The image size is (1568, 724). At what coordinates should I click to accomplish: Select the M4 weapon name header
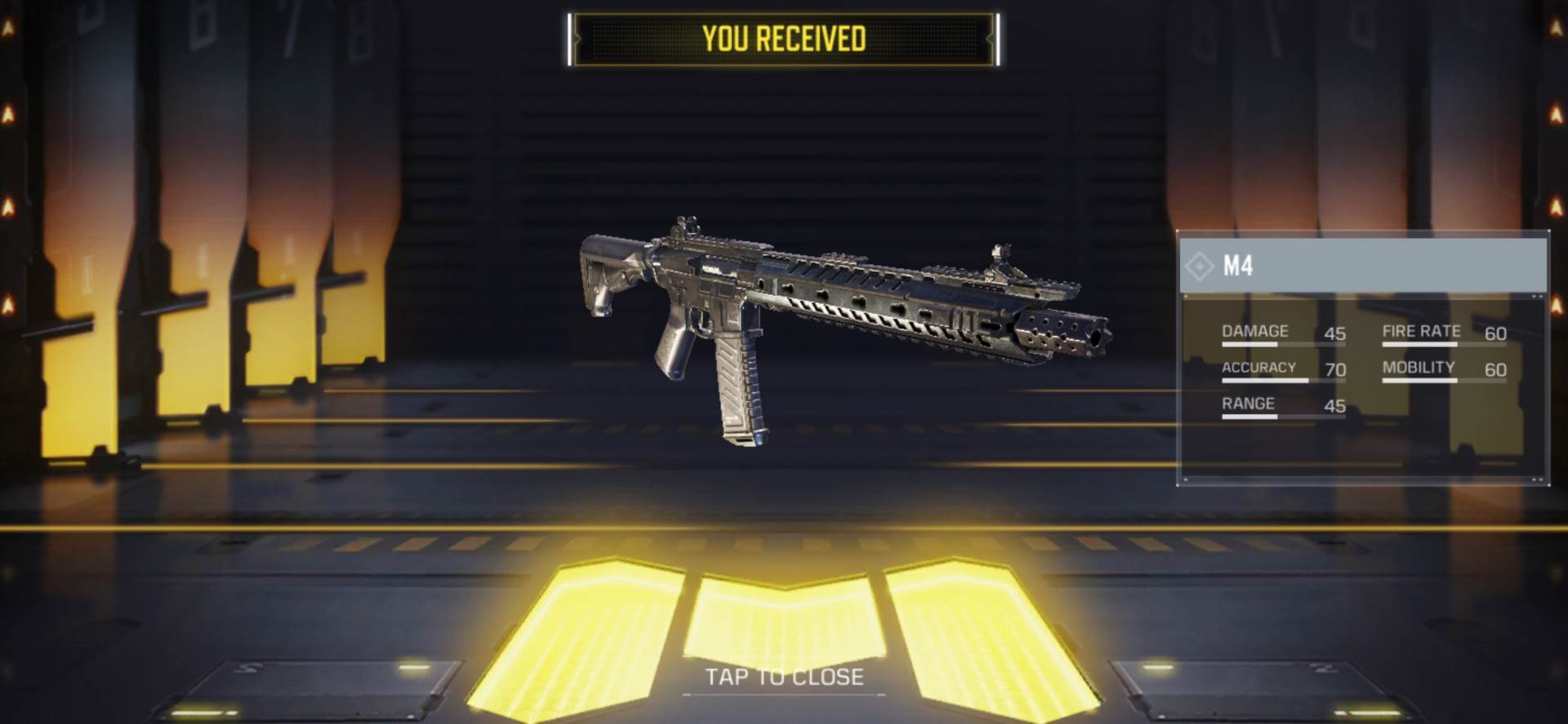[1362, 266]
